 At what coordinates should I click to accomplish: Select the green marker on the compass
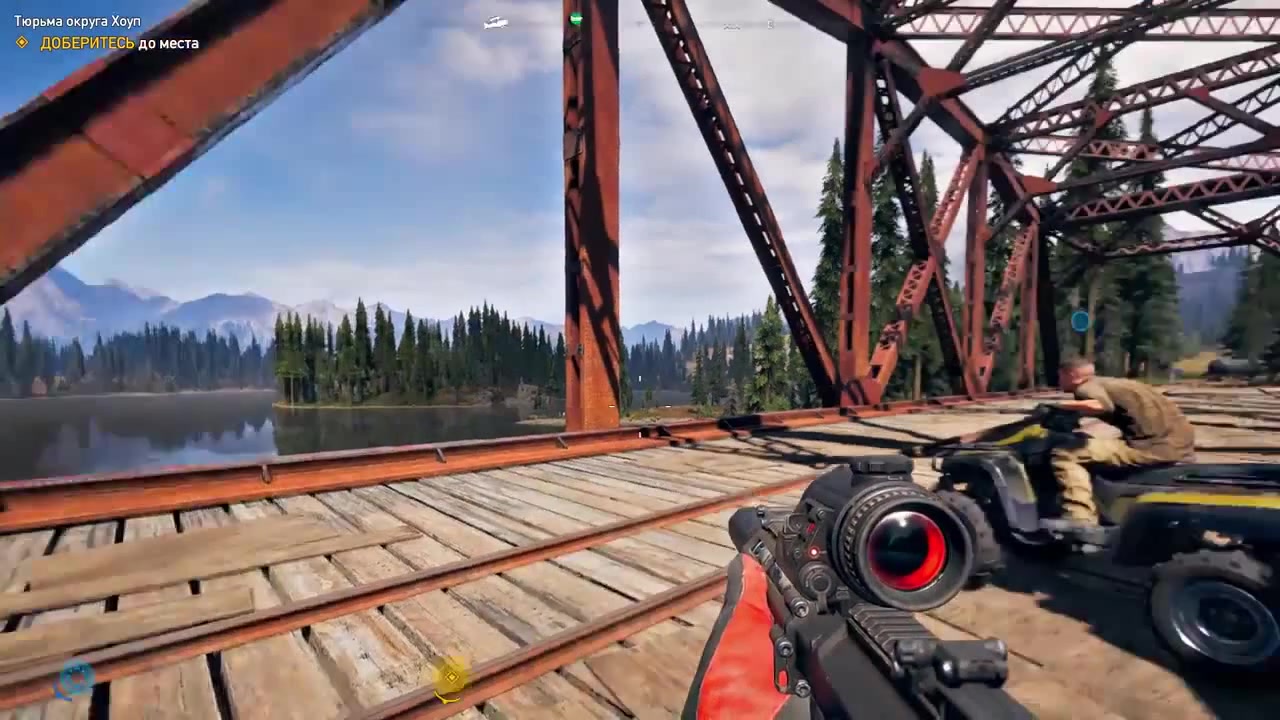click(576, 18)
